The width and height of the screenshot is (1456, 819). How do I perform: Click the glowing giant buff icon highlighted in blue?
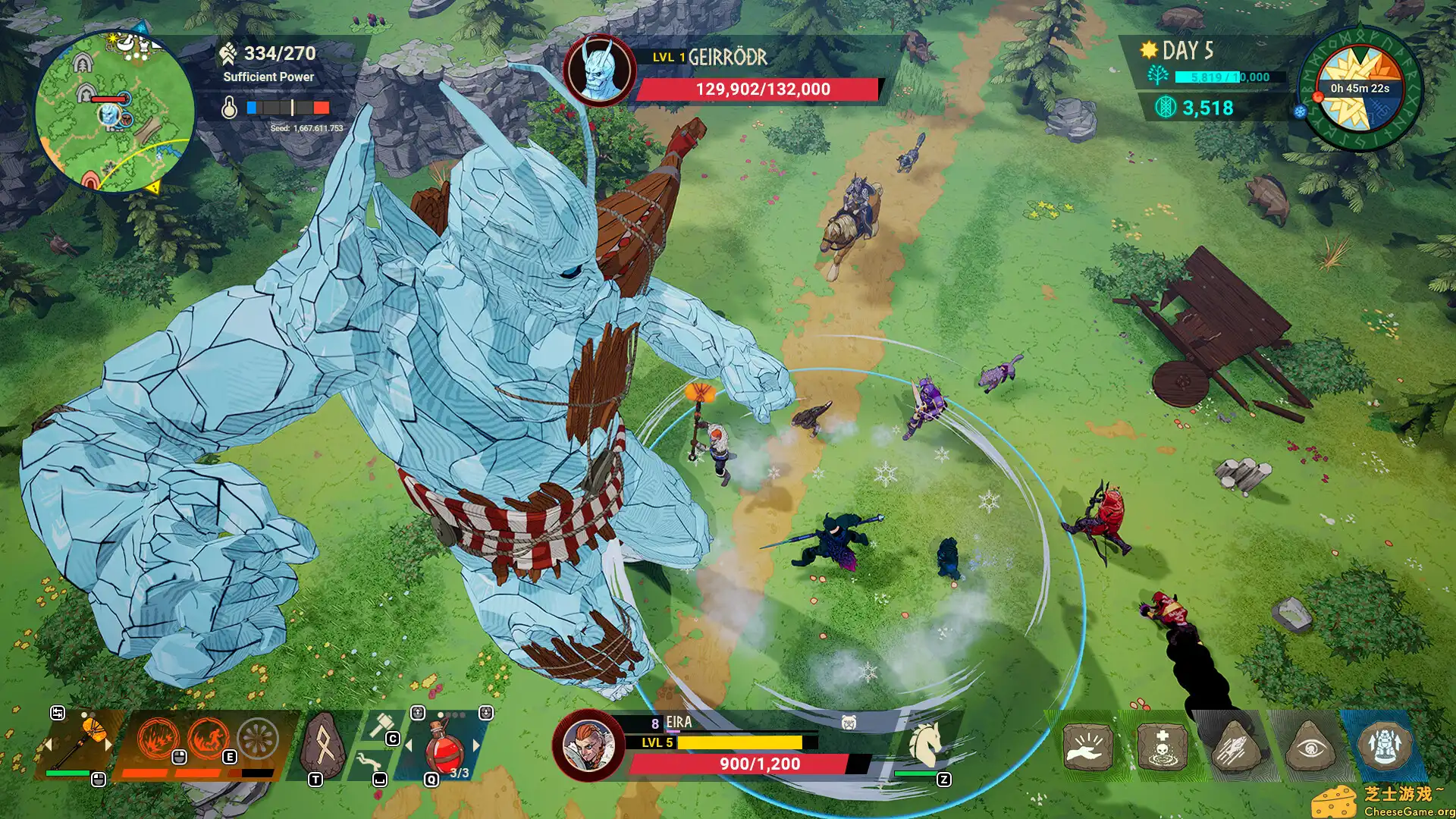click(x=1384, y=744)
